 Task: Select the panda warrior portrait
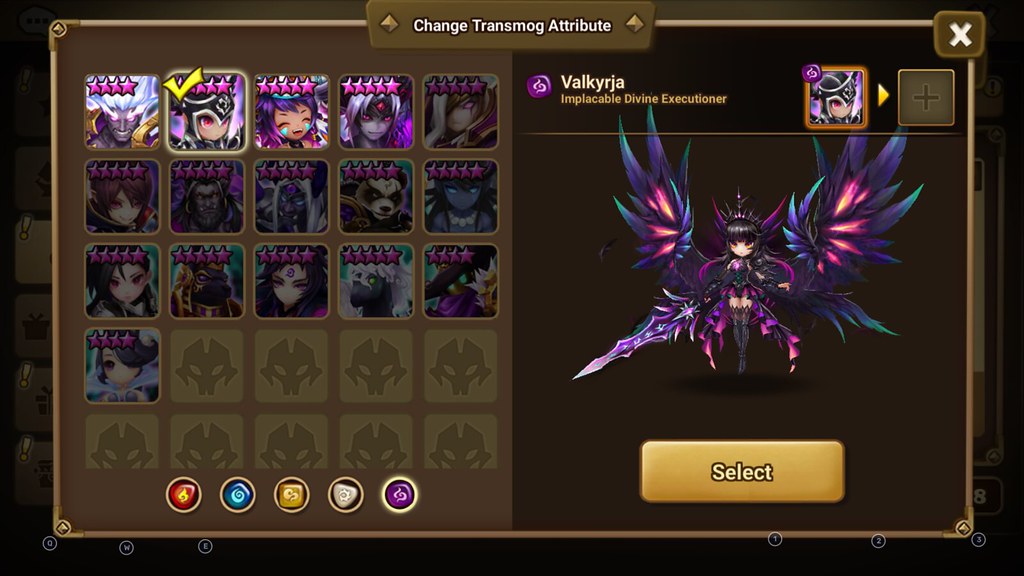point(376,197)
